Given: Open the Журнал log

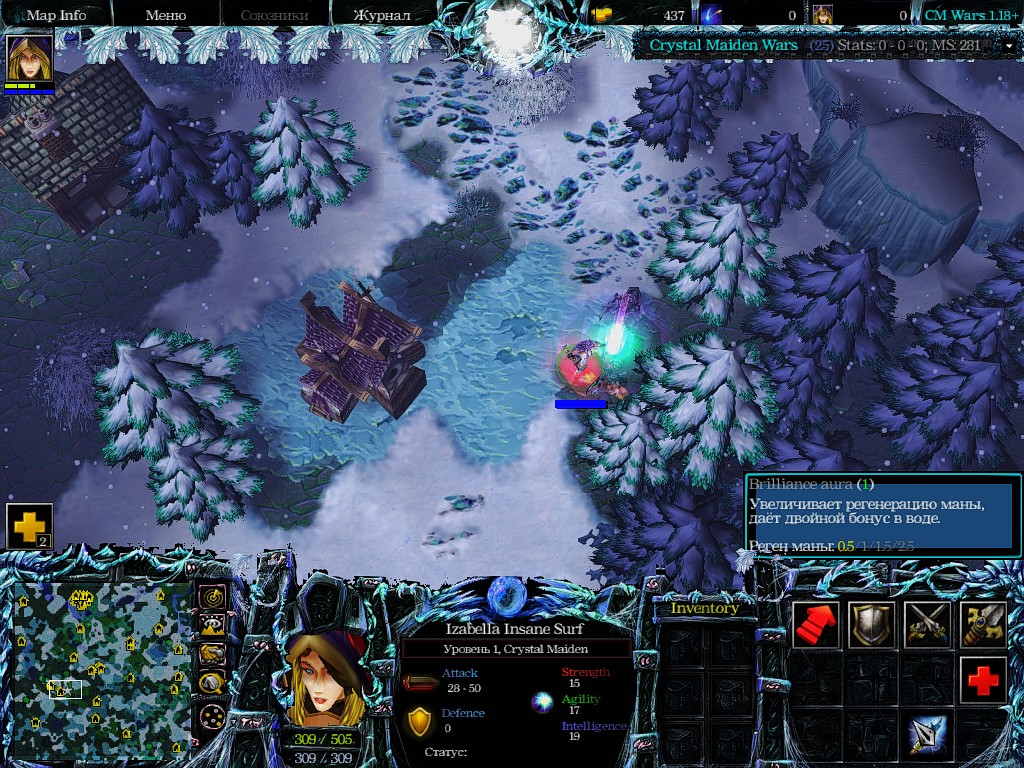Looking at the screenshot, I should tap(383, 15).
